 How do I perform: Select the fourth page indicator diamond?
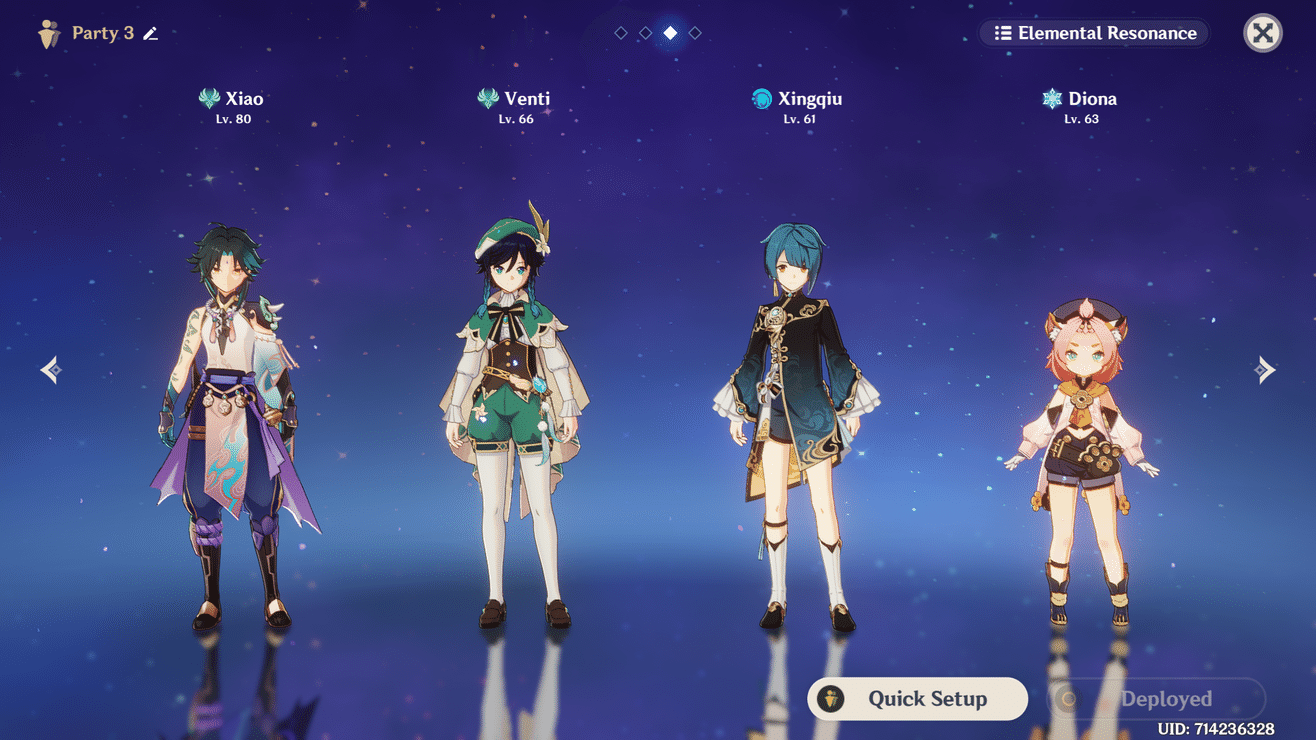click(x=695, y=32)
